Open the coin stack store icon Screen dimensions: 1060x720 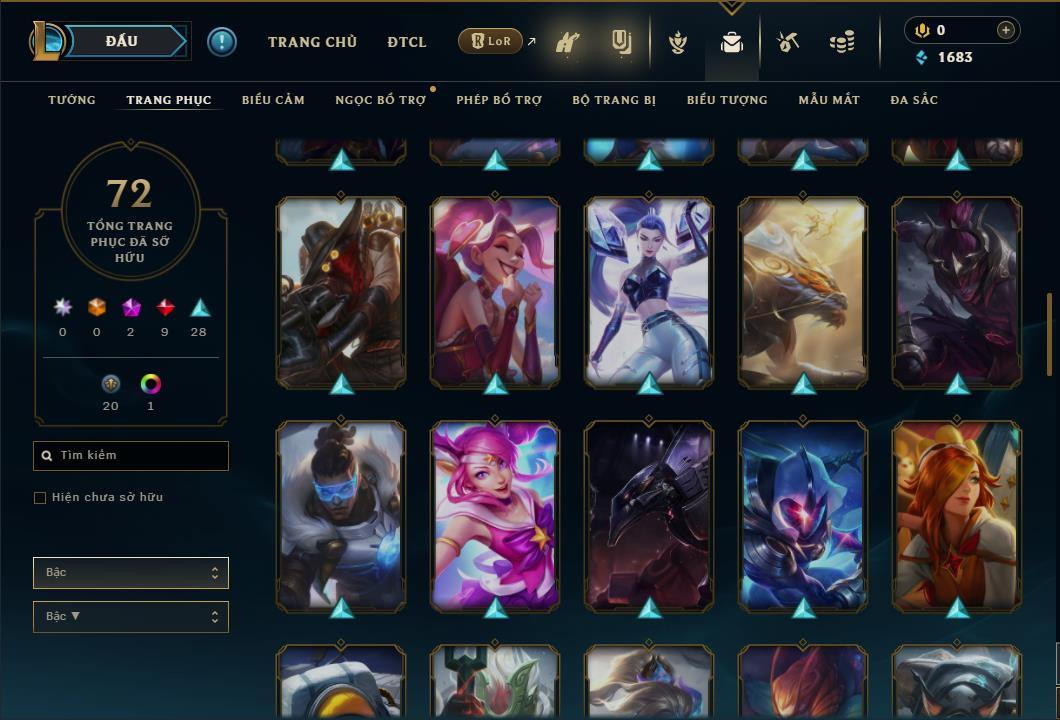pyautogui.click(x=842, y=43)
